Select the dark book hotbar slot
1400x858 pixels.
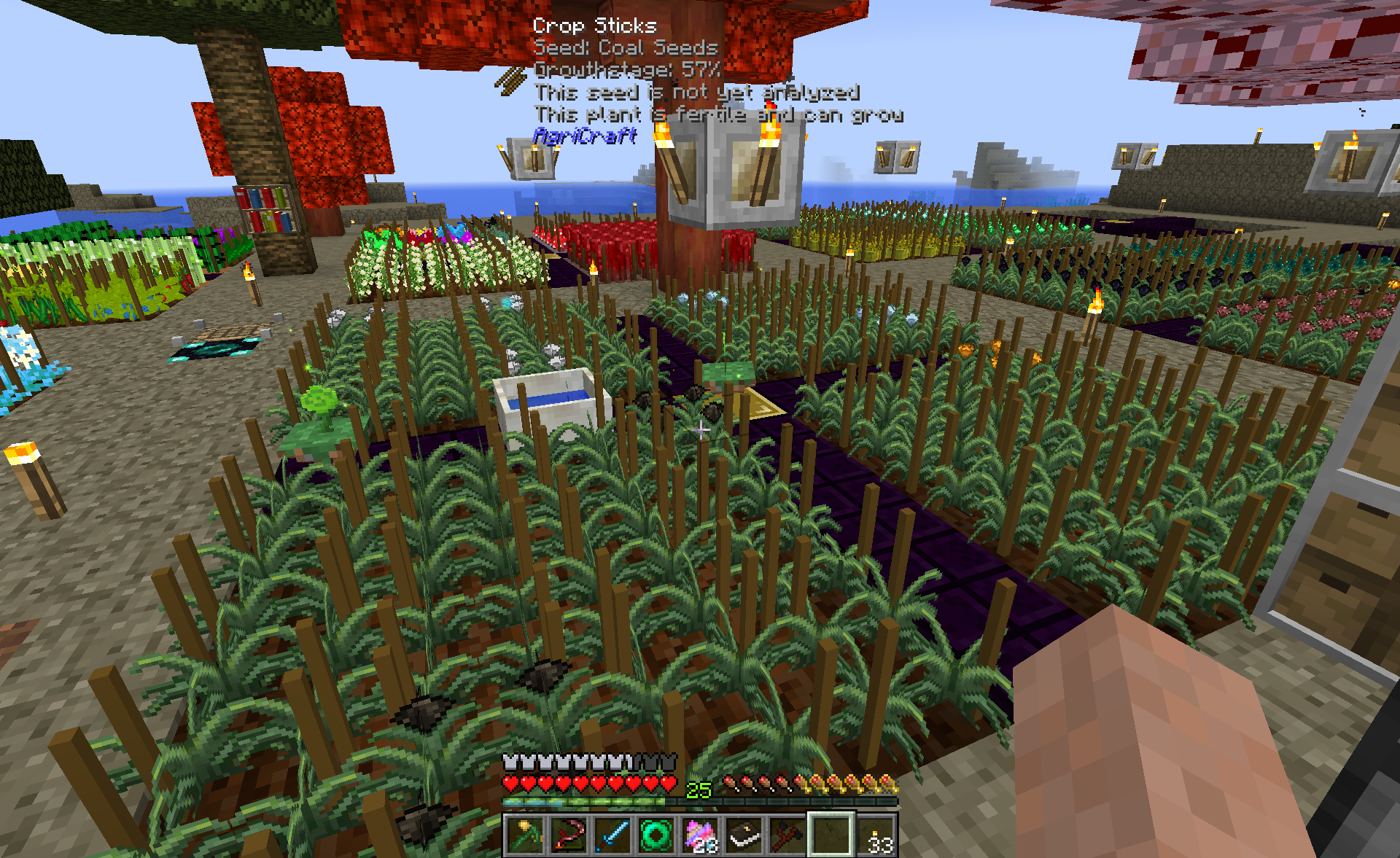(744, 835)
